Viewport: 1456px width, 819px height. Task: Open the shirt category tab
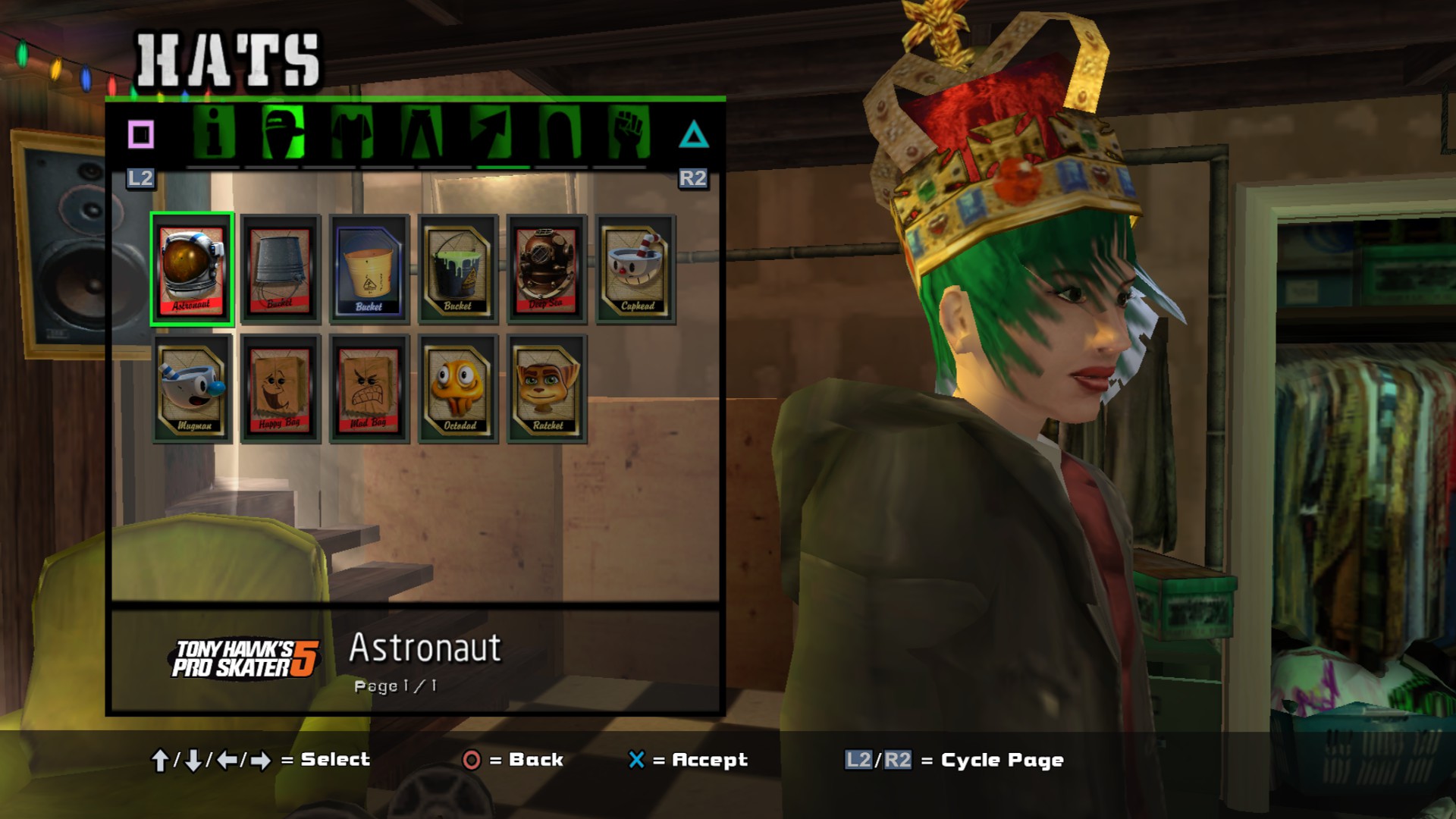coord(352,133)
